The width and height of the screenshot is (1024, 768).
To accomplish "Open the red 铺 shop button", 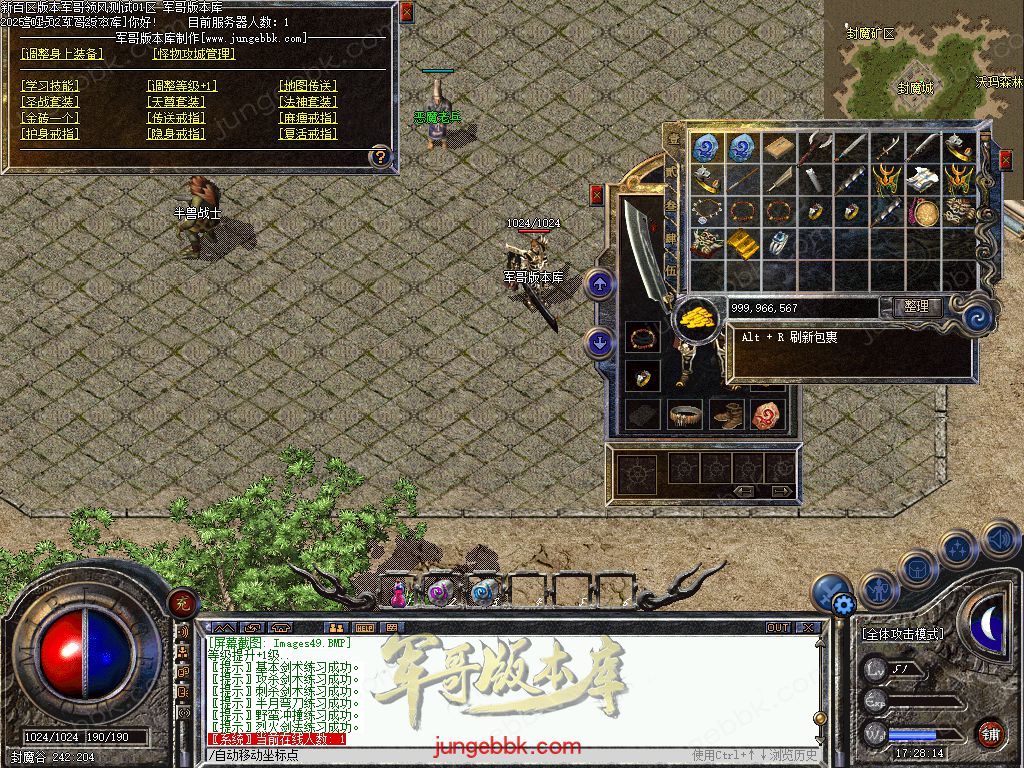I will (989, 734).
